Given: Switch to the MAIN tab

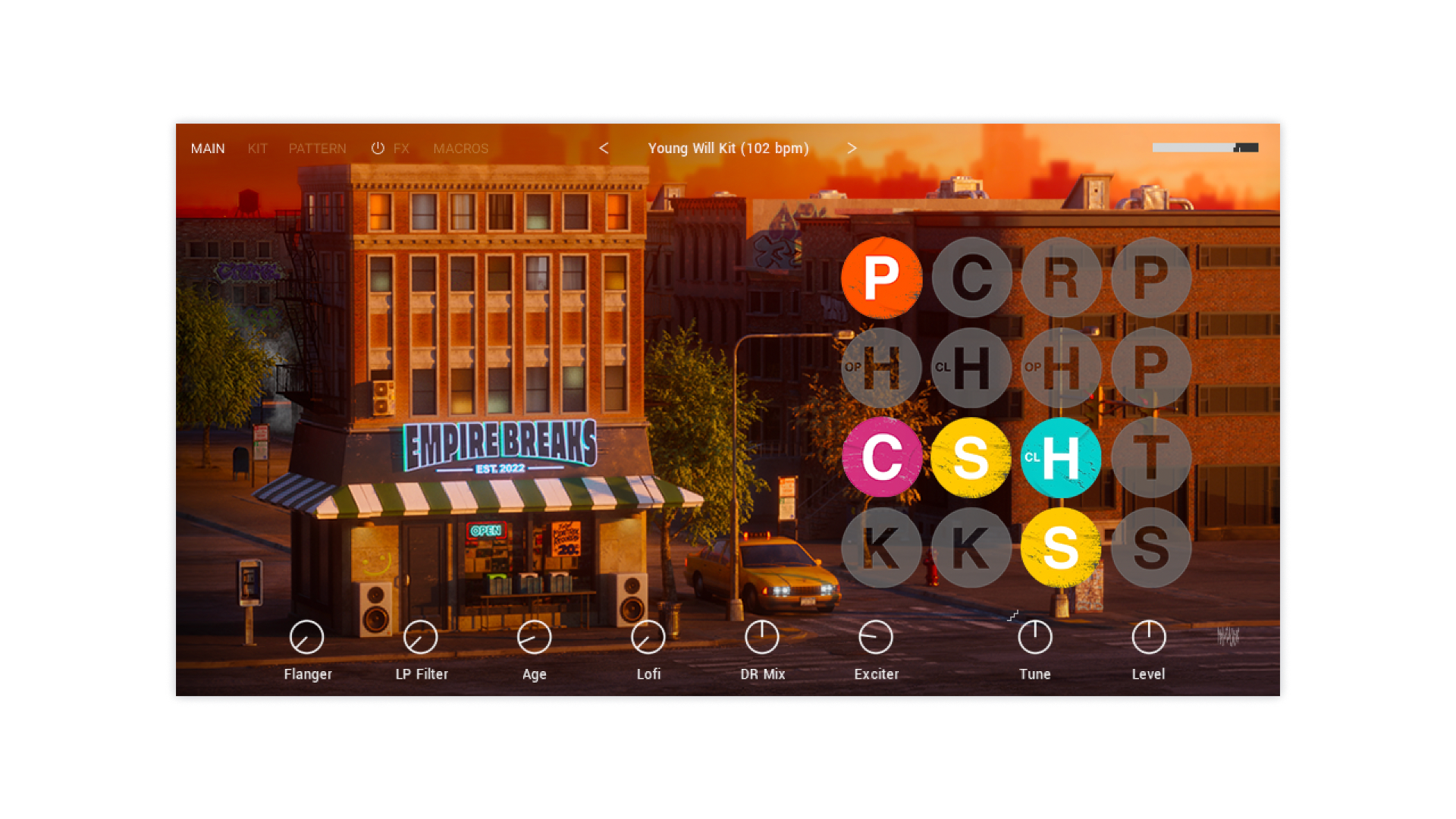Looking at the screenshot, I should (x=208, y=149).
